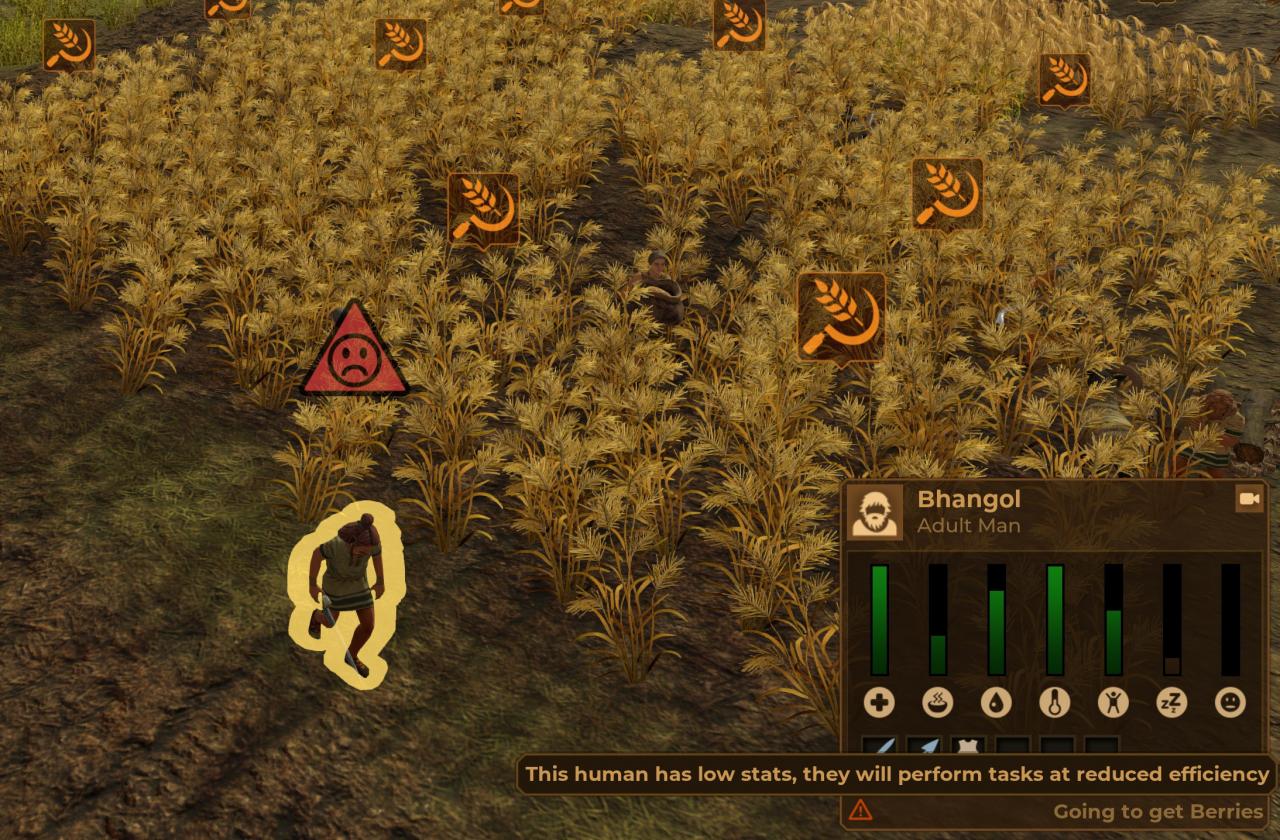Open the red unhappy face alert marker

354,354
